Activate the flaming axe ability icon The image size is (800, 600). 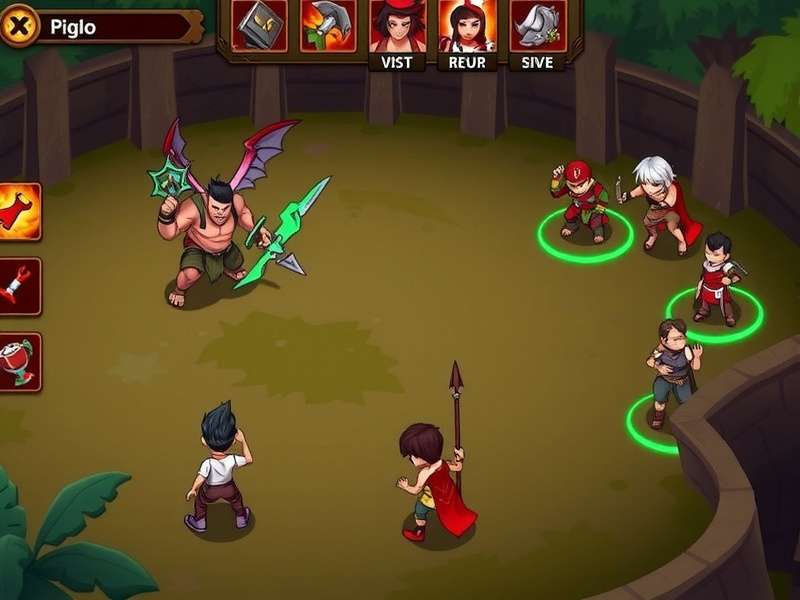328,25
